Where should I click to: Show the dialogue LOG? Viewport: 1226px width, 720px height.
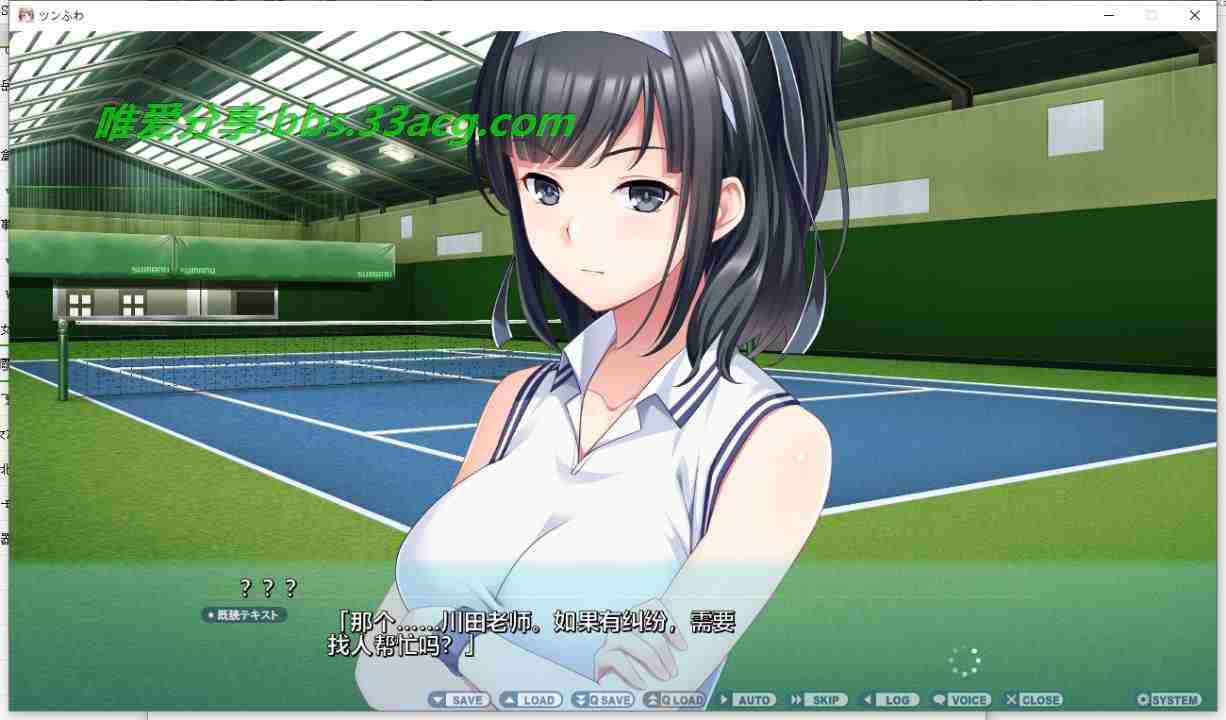click(x=888, y=700)
